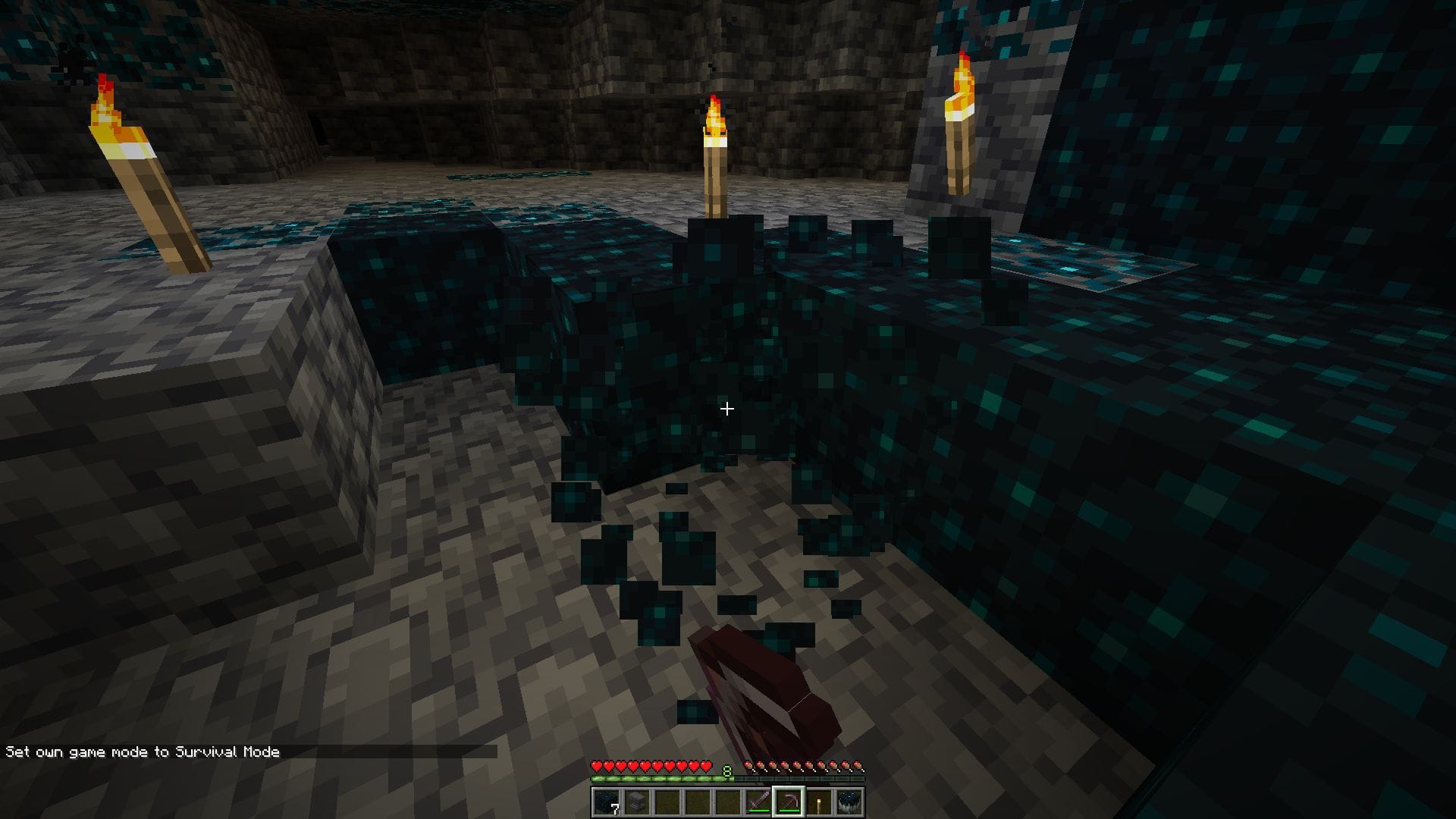Pick the torch item in hotbar slot nine

coord(820,802)
